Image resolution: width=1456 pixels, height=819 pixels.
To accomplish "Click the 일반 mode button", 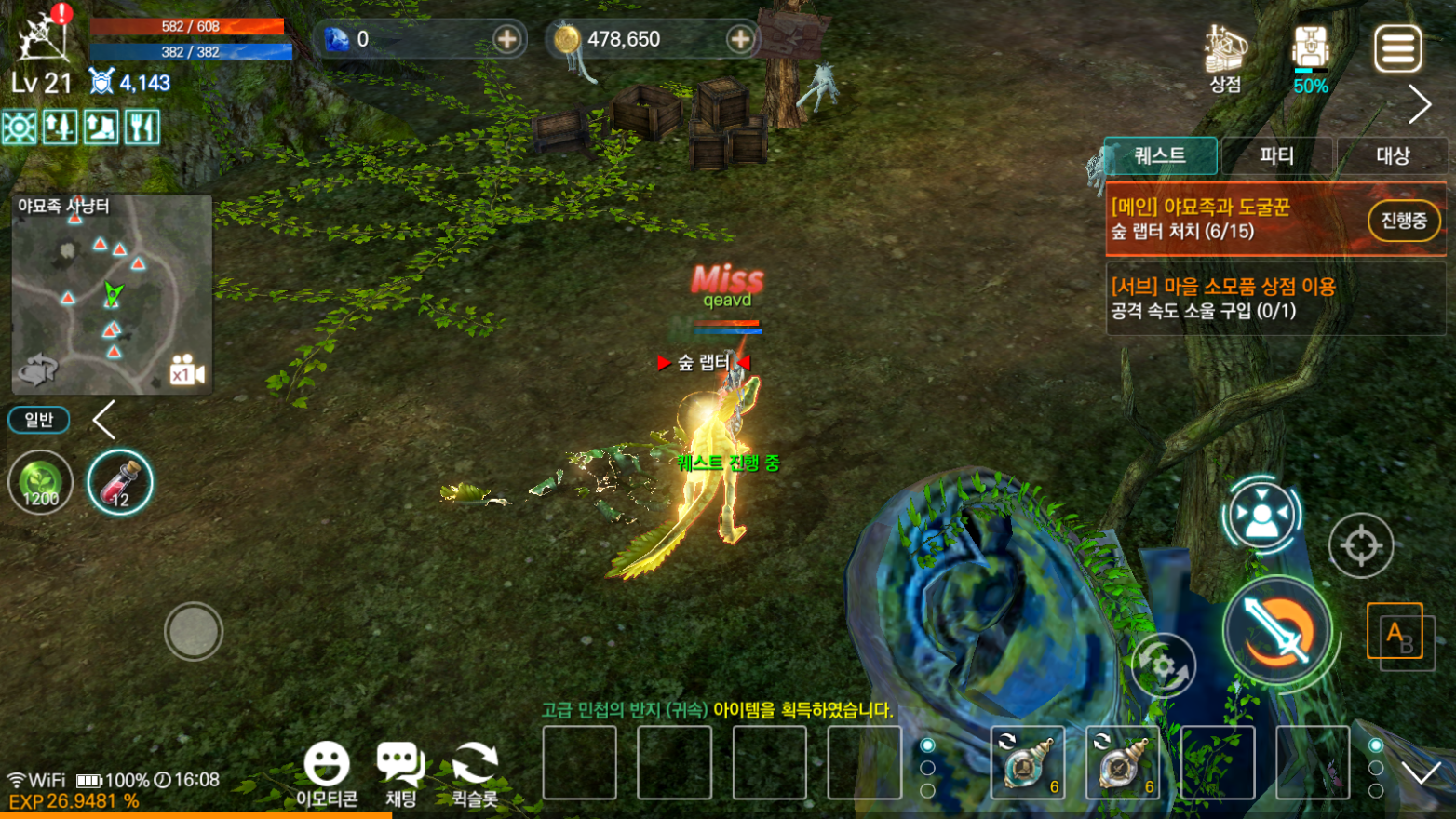I will click(39, 420).
